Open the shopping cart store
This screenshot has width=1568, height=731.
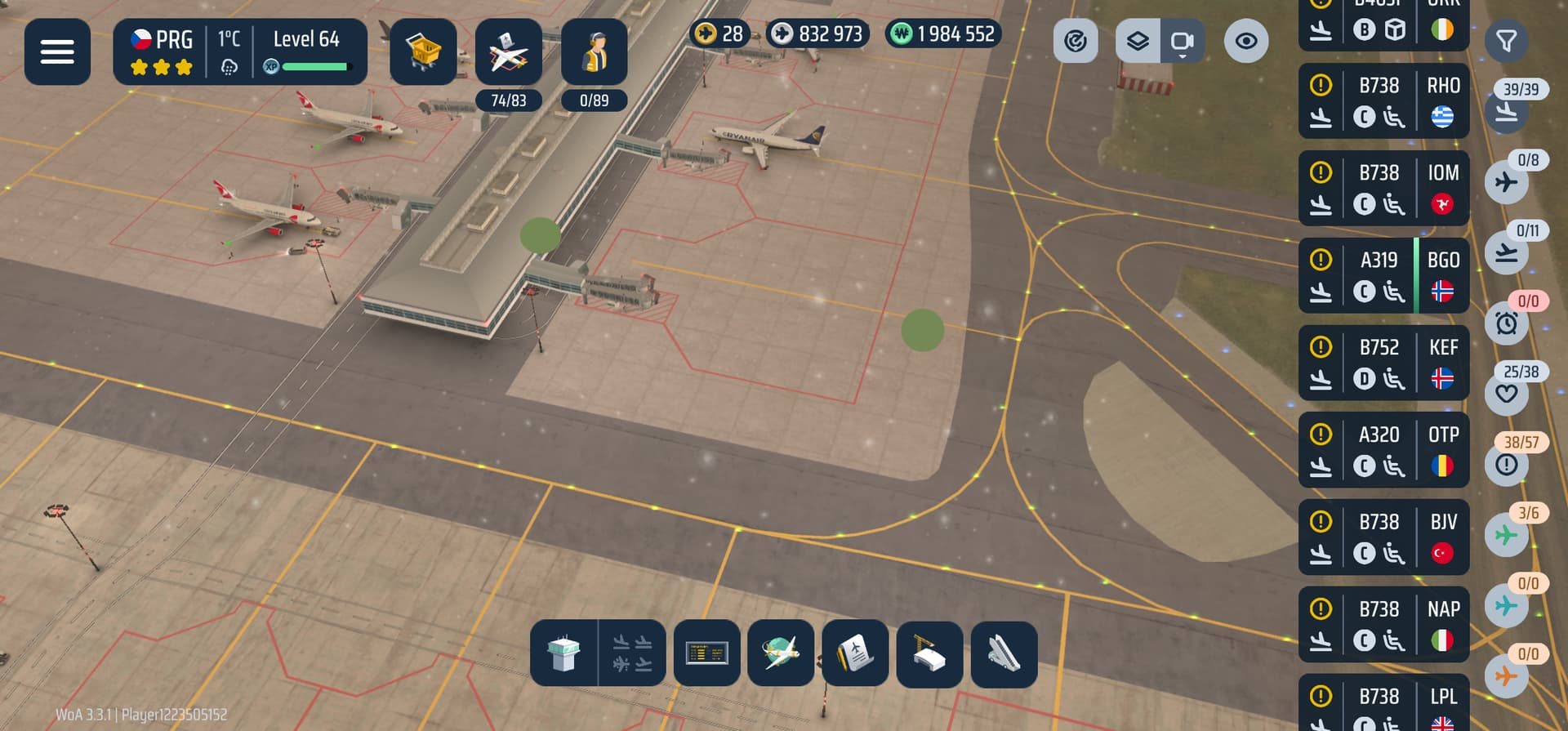coord(423,51)
